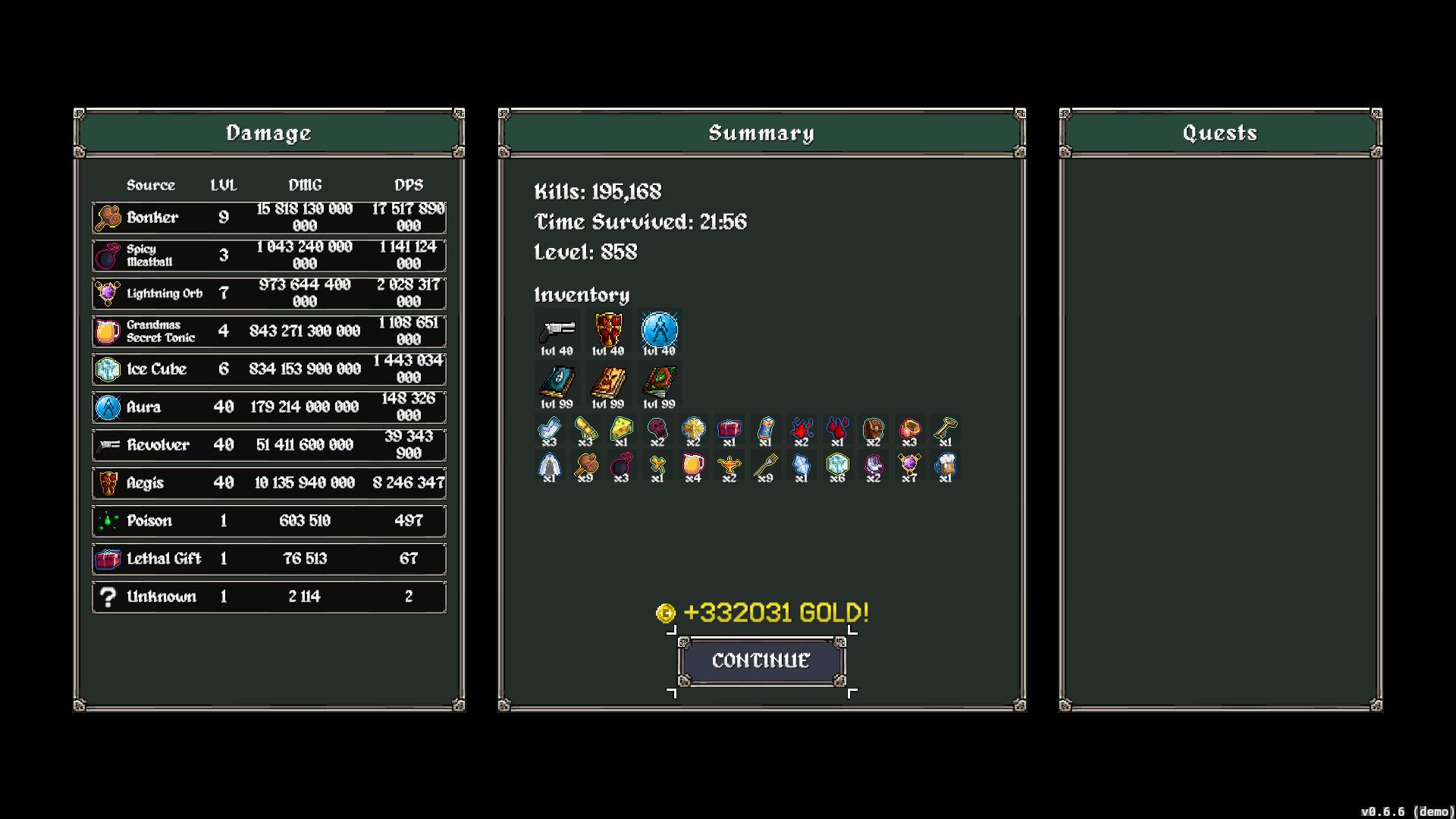The image size is (1456, 819).
Task: Choose the blue tome in the inventory
Action: tap(557, 382)
